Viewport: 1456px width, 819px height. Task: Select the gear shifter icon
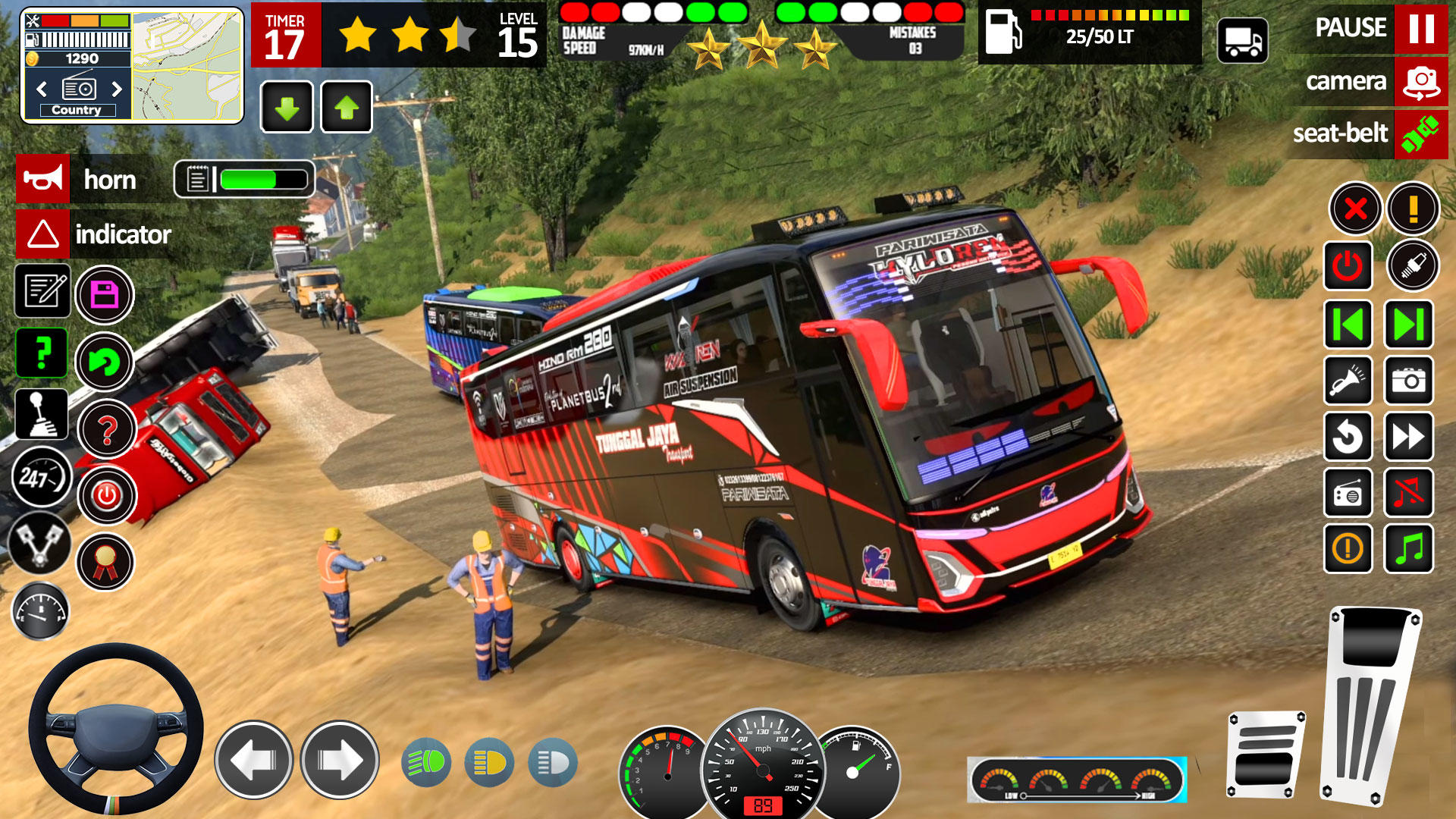pos(42,415)
